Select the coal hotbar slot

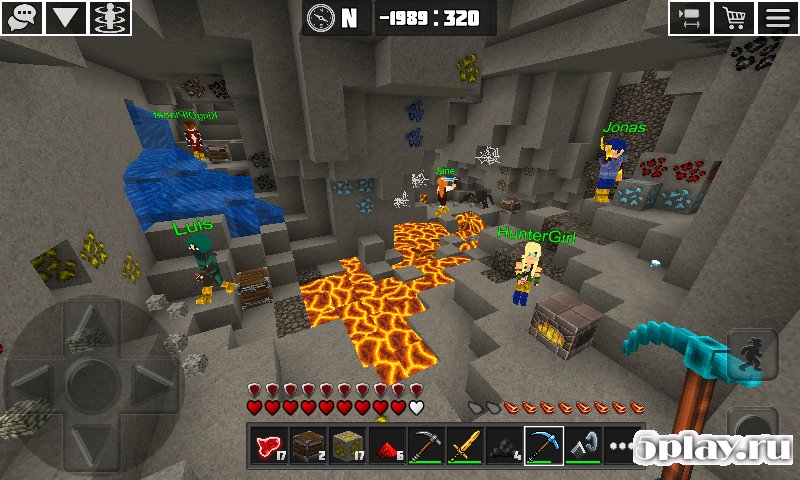504,445
